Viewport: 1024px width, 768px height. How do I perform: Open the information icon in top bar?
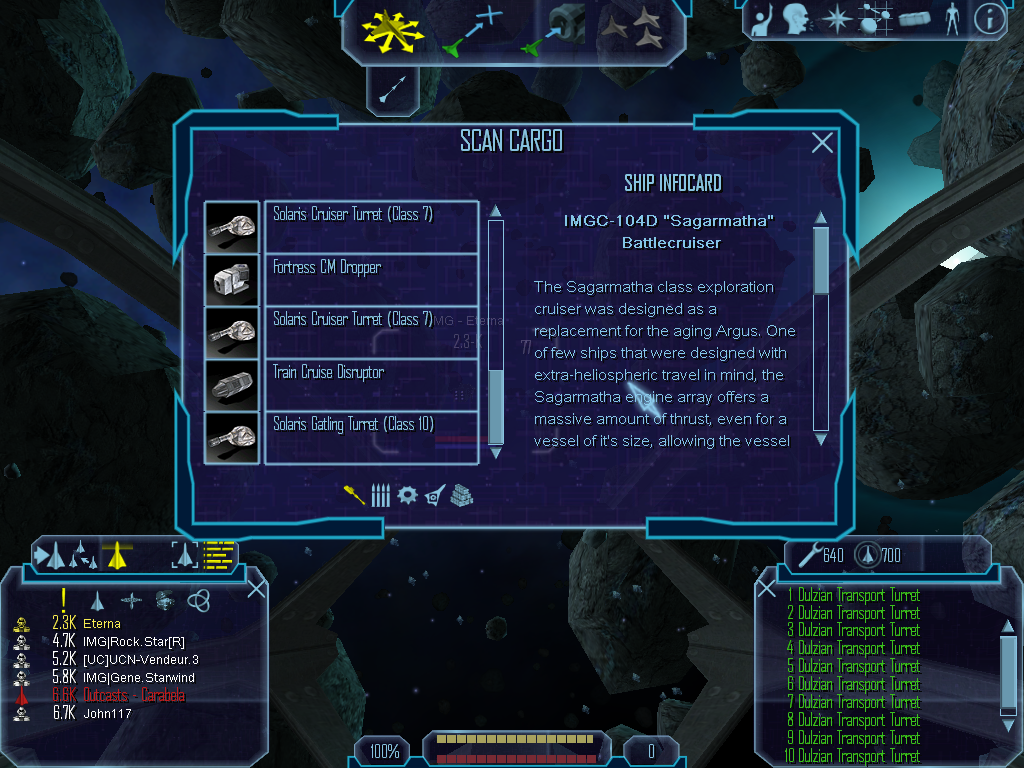pyautogui.click(x=989, y=19)
